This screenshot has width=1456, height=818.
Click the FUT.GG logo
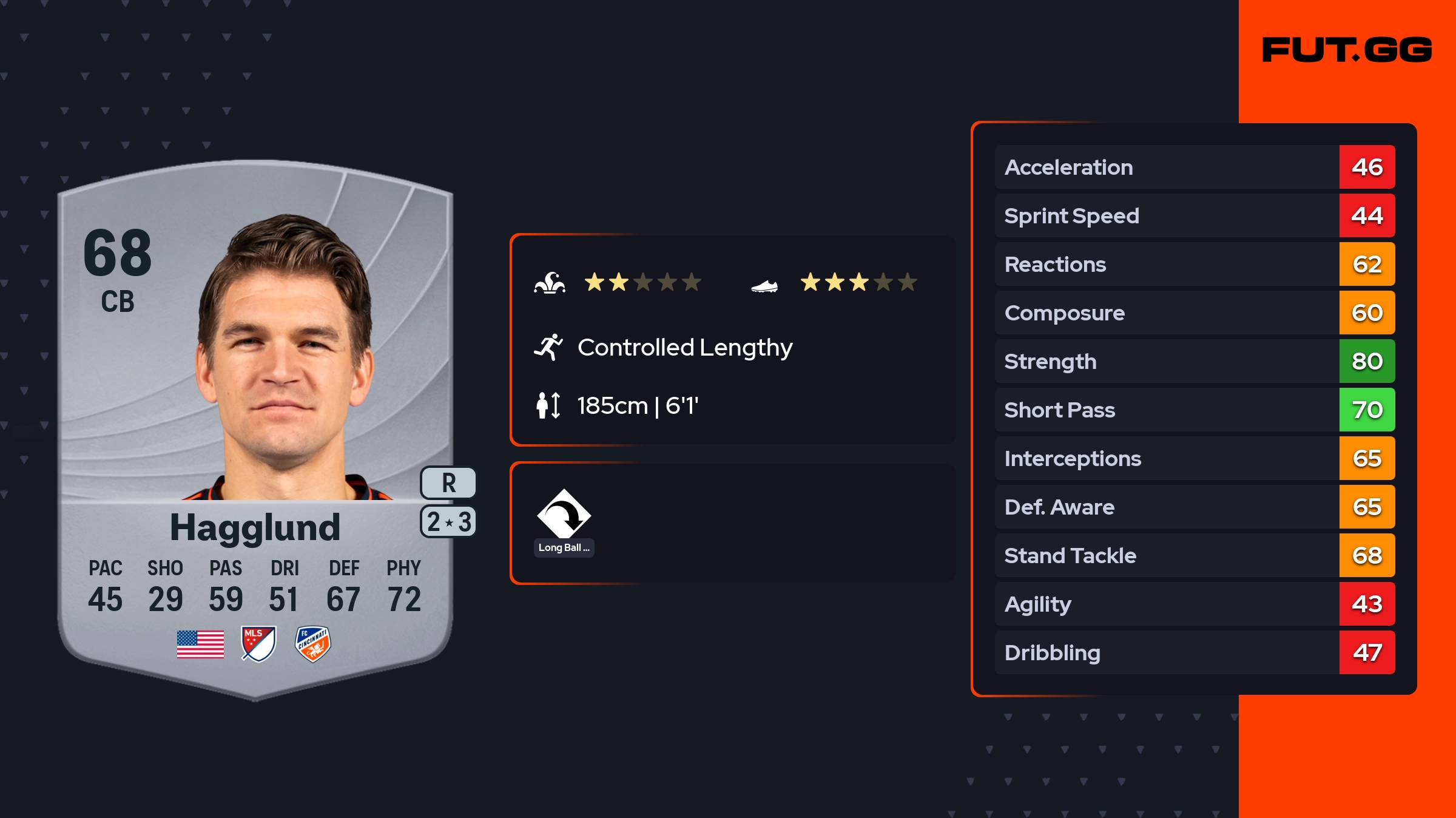(x=1347, y=50)
